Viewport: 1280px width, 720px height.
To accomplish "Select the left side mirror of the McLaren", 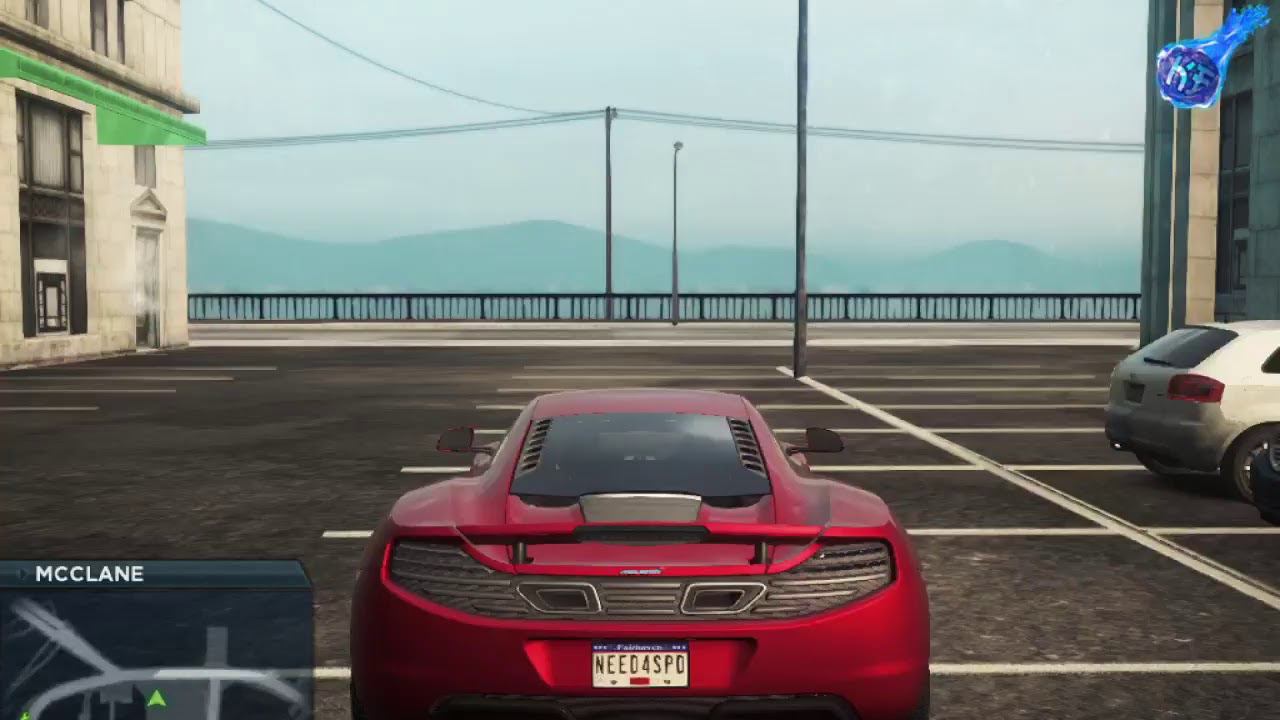I will tap(456, 437).
